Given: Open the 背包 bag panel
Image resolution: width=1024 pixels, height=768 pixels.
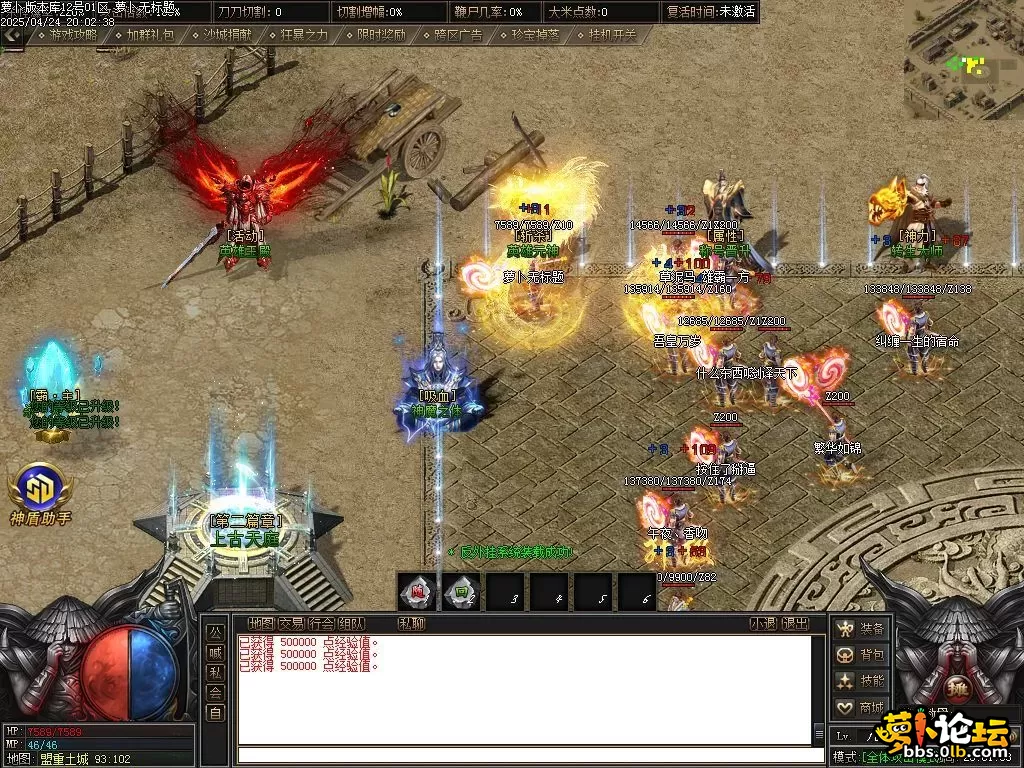Looking at the screenshot, I should (x=861, y=656).
